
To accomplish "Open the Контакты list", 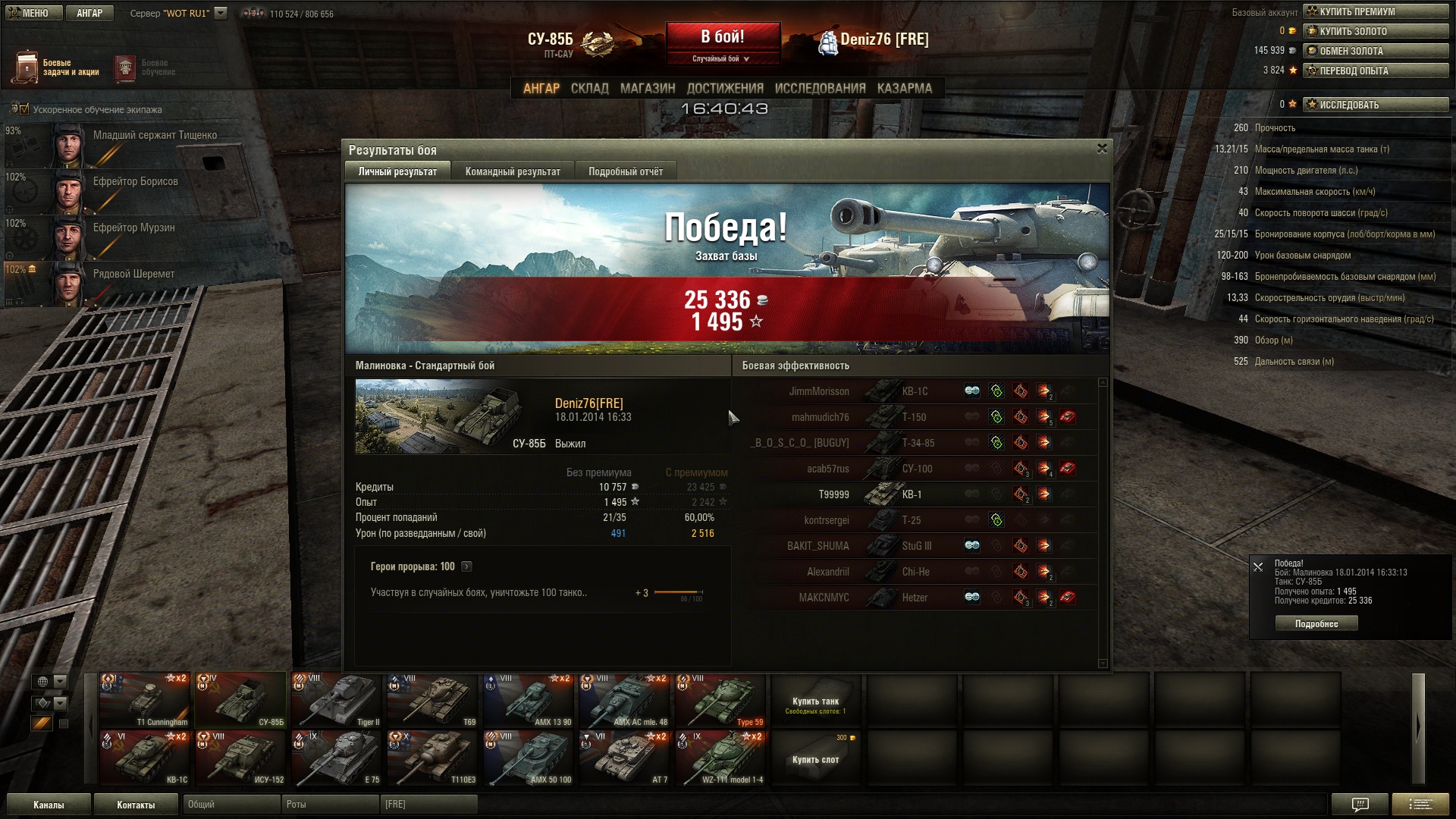I will [136, 805].
